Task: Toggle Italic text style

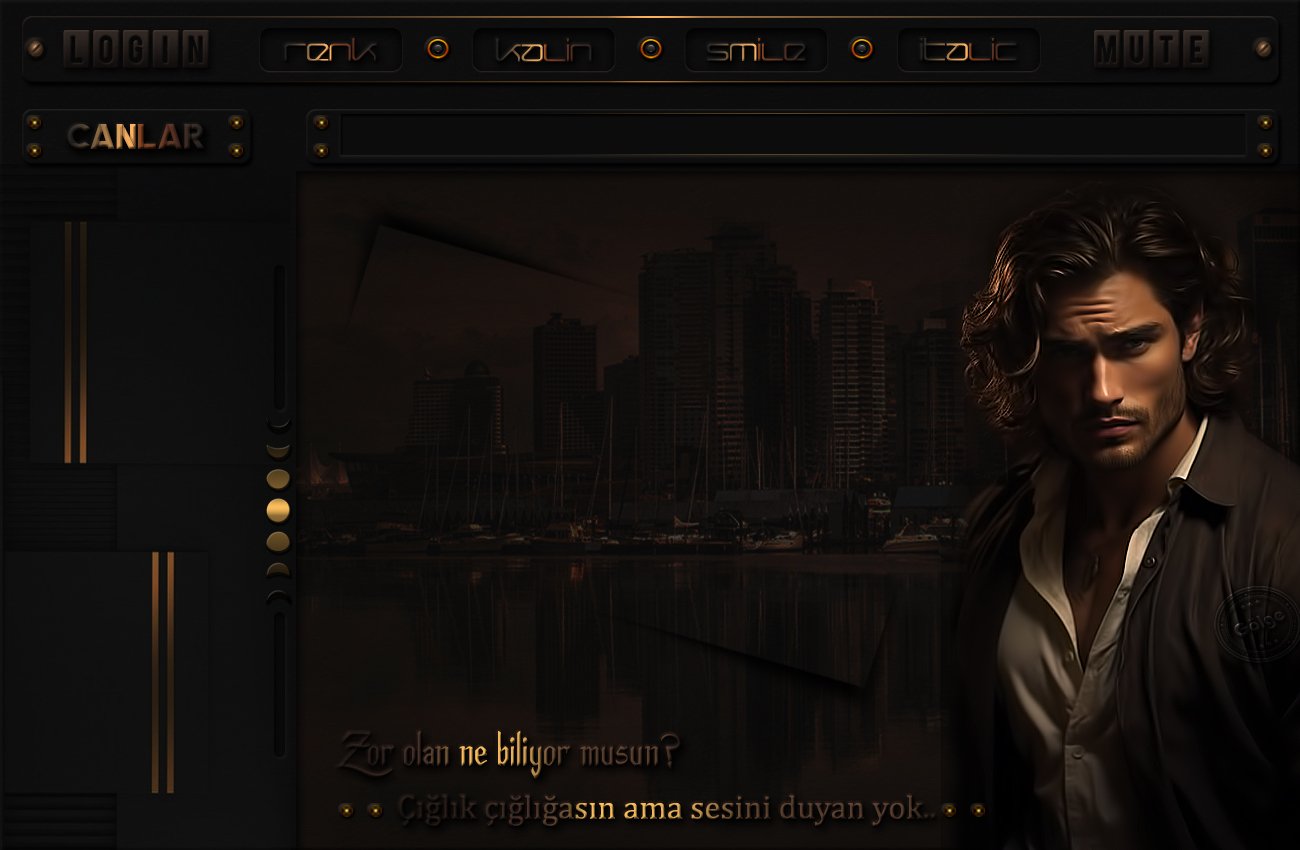Action: pos(968,50)
